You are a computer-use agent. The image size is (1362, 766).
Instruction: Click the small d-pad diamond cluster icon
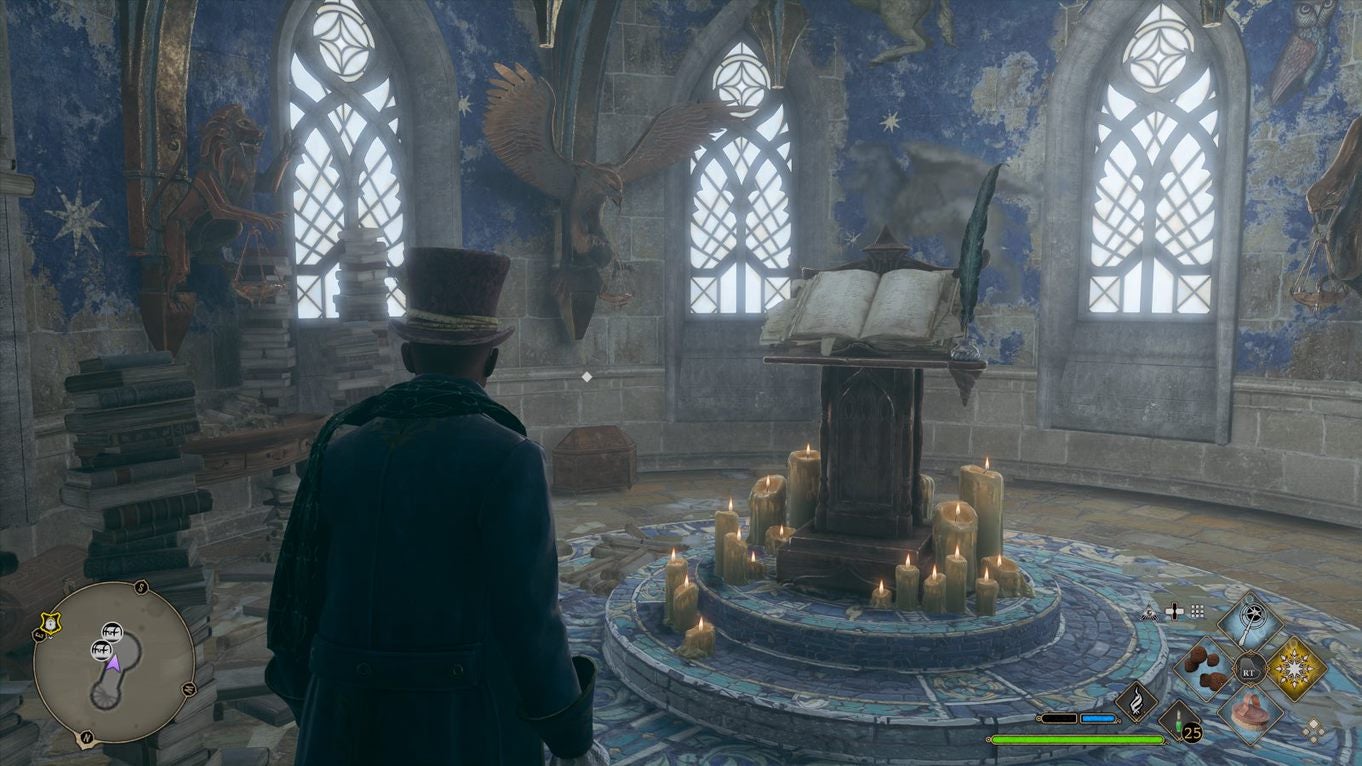pyautogui.click(x=1314, y=729)
